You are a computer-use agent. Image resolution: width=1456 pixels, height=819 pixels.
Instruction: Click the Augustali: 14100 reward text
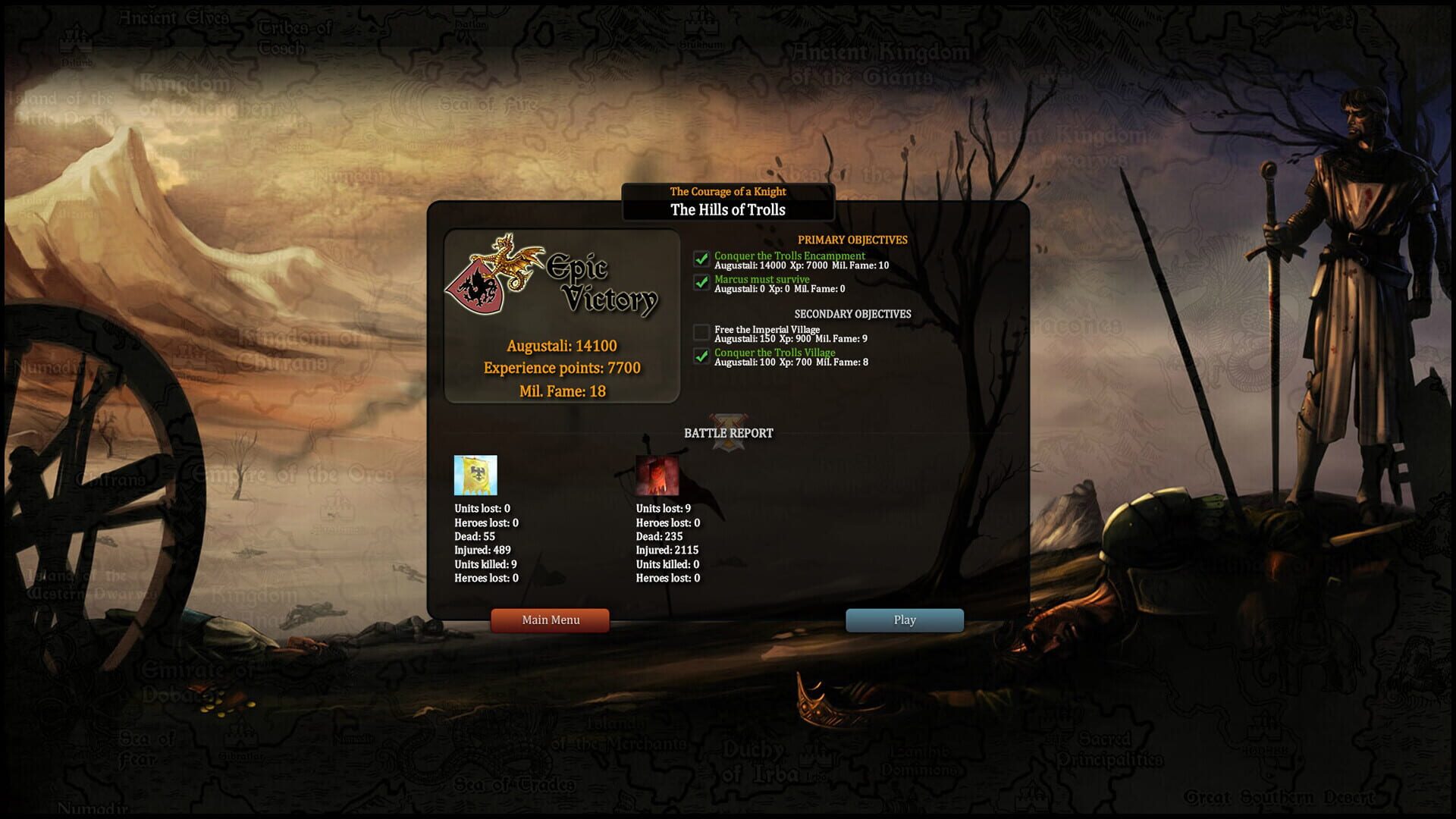coord(561,345)
